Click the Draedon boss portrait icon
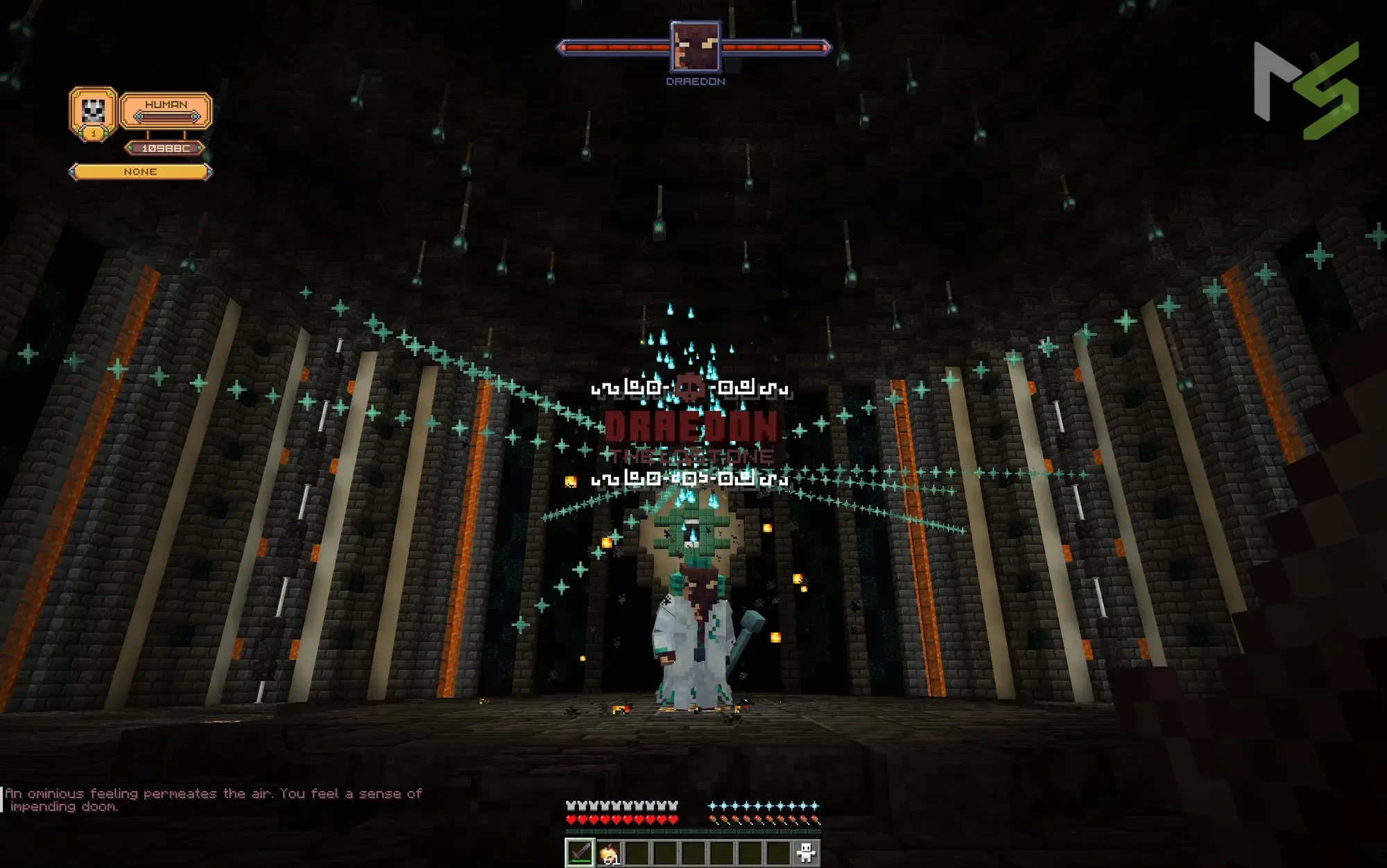Viewport: 1387px width, 868px height. (695, 46)
